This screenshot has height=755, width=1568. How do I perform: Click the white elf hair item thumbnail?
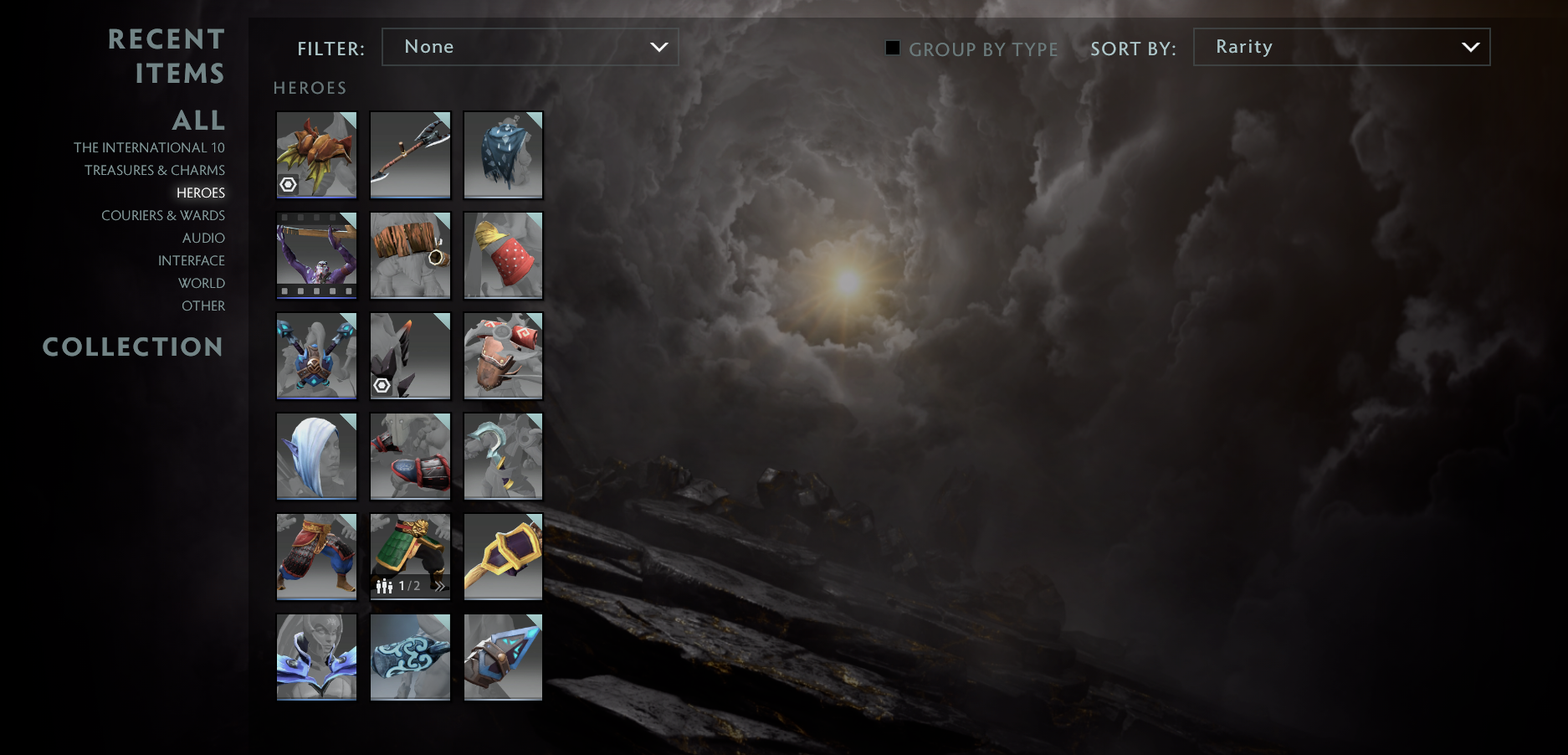[316, 455]
